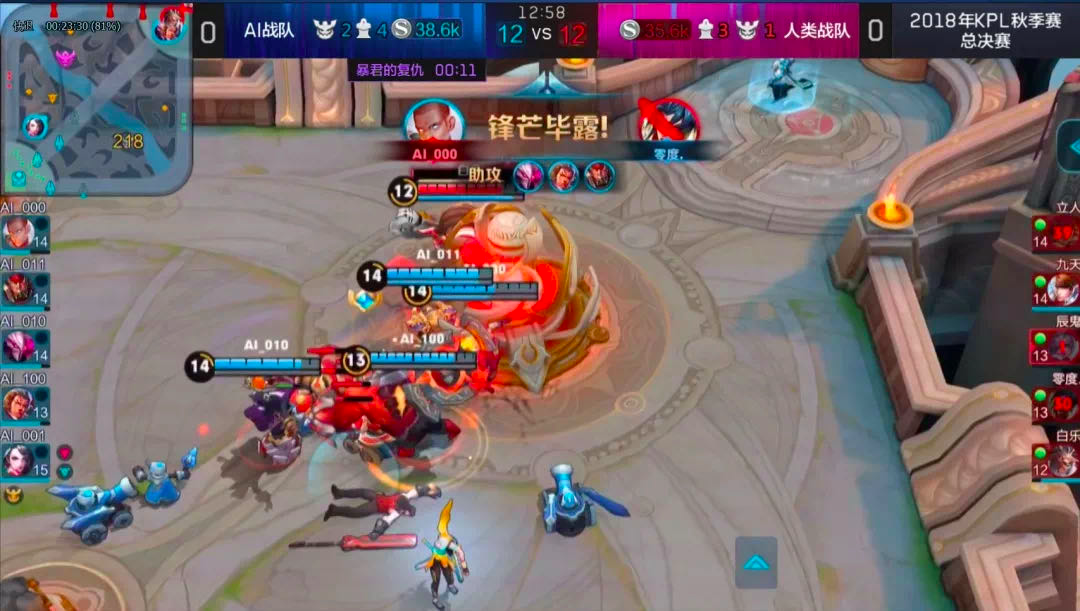The image size is (1080, 611).
Task: Click the hero avatar atop the minimap
Action: point(170,24)
